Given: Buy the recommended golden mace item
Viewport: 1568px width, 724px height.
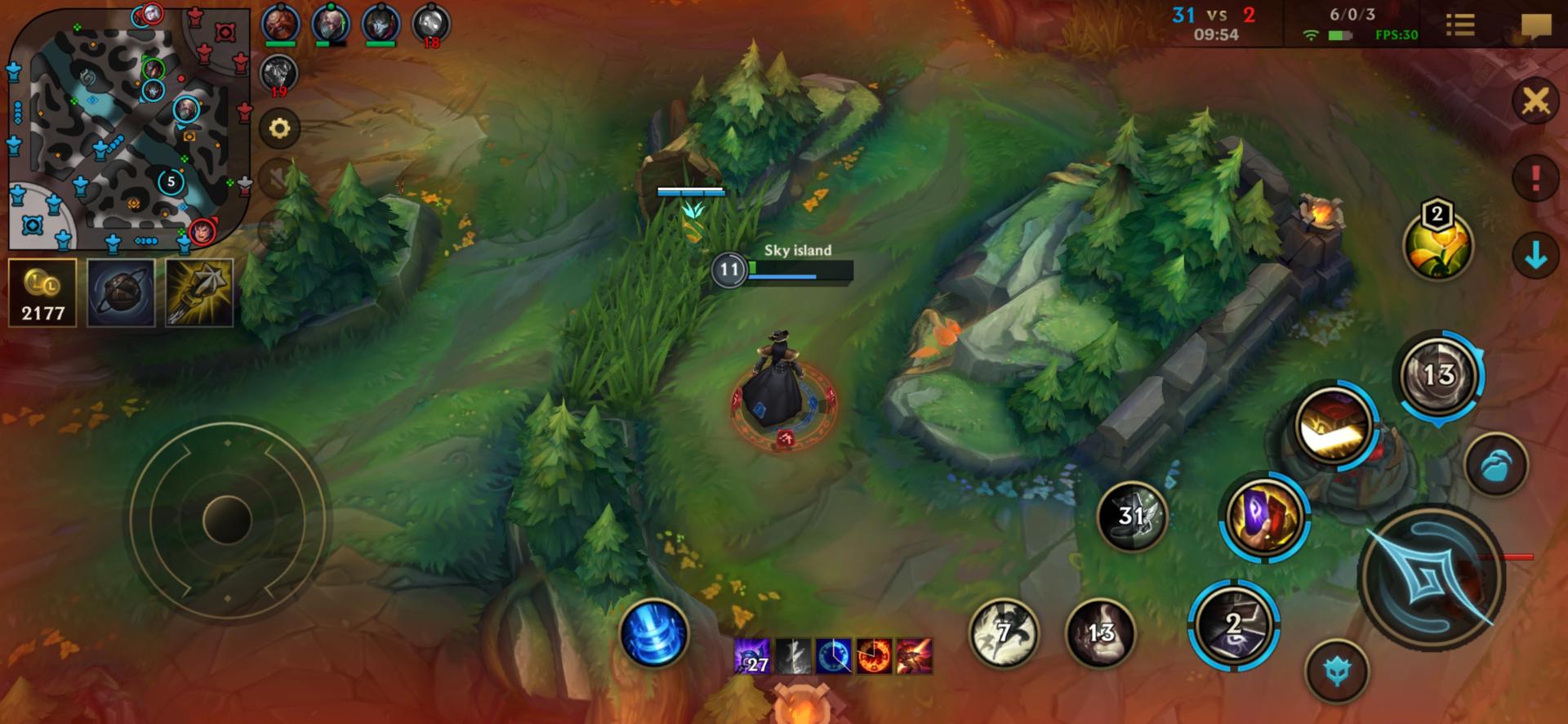Looking at the screenshot, I should [x=199, y=293].
